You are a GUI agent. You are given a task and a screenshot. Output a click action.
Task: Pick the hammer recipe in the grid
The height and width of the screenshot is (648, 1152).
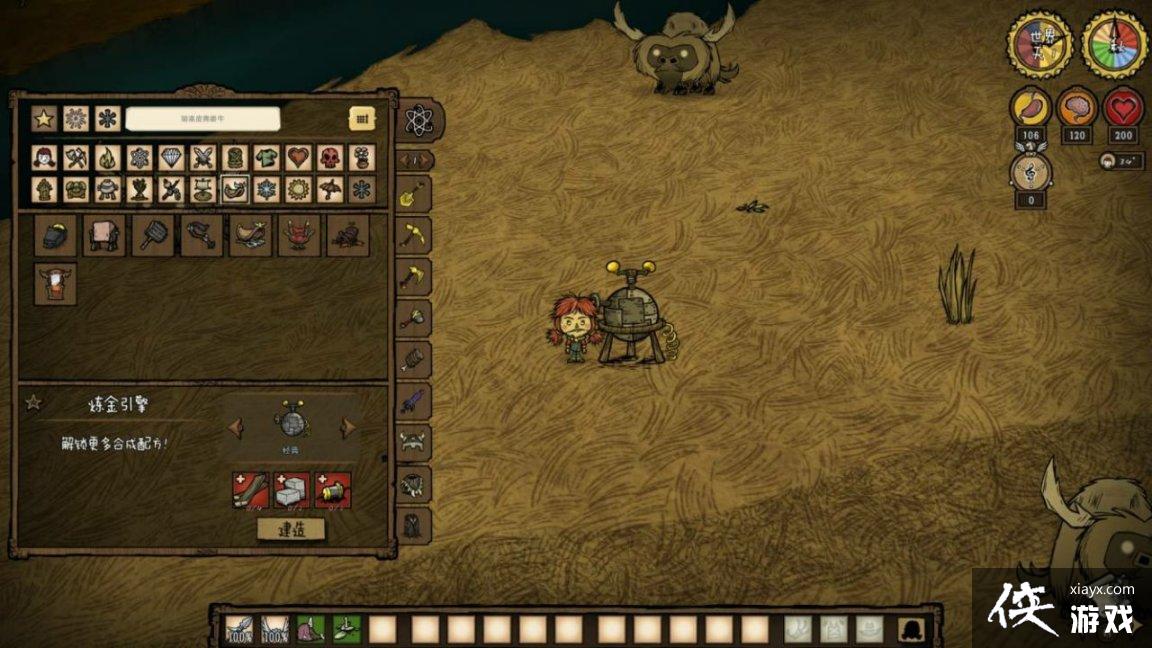(153, 235)
